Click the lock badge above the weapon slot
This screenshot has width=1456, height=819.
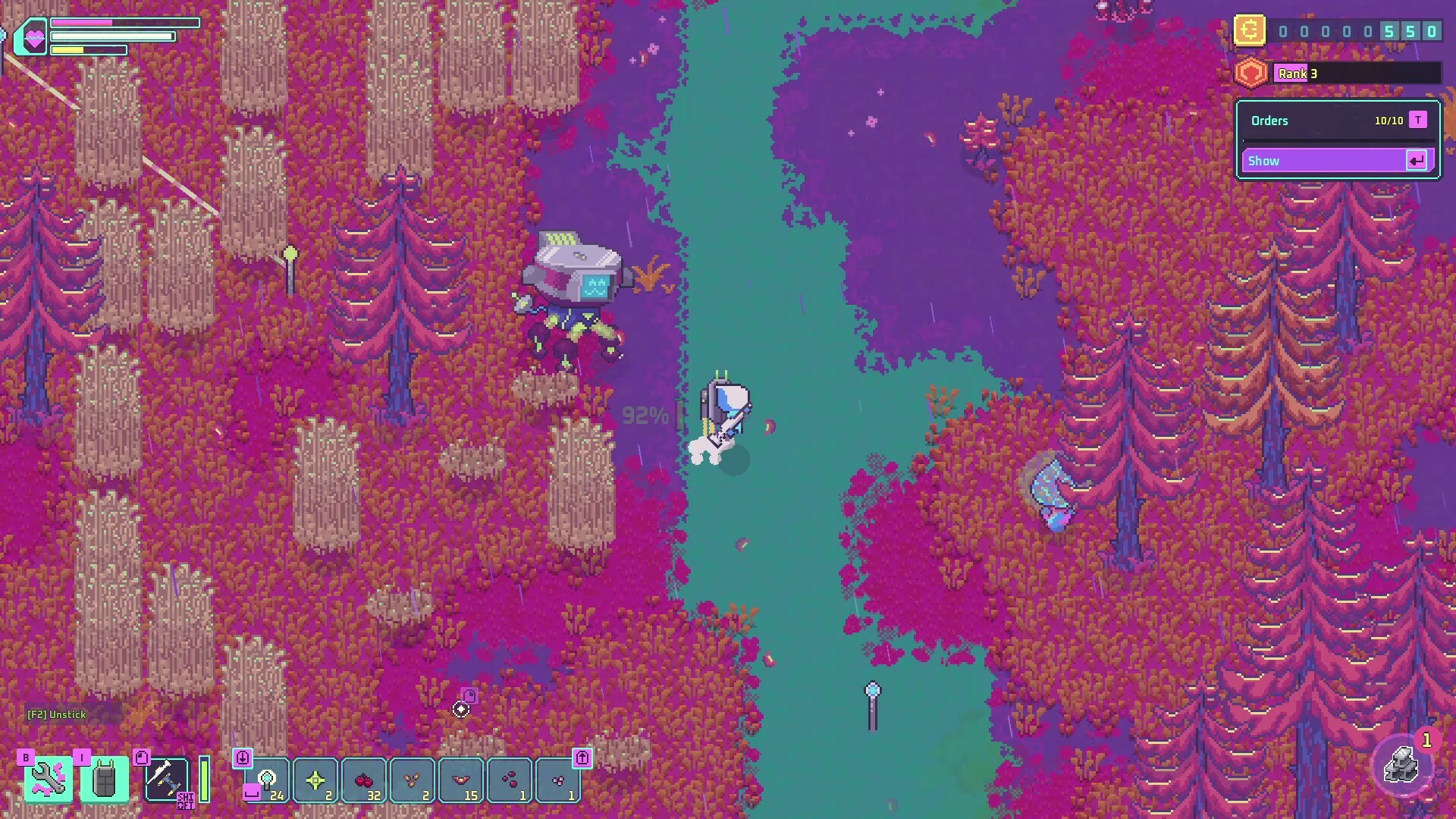[x=143, y=758]
